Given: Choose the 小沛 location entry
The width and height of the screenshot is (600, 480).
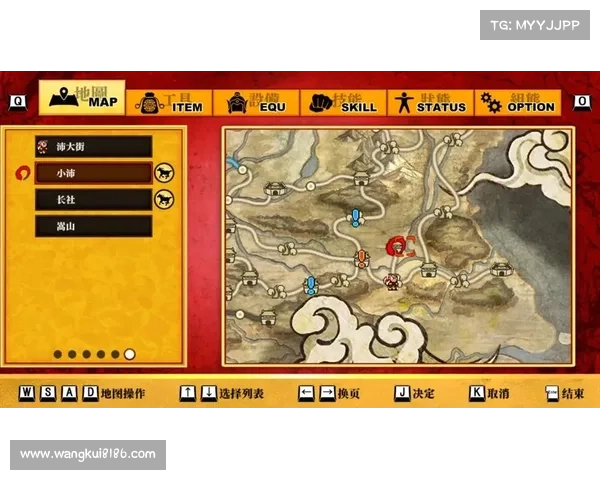Looking at the screenshot, I should [x=93, y=173].
